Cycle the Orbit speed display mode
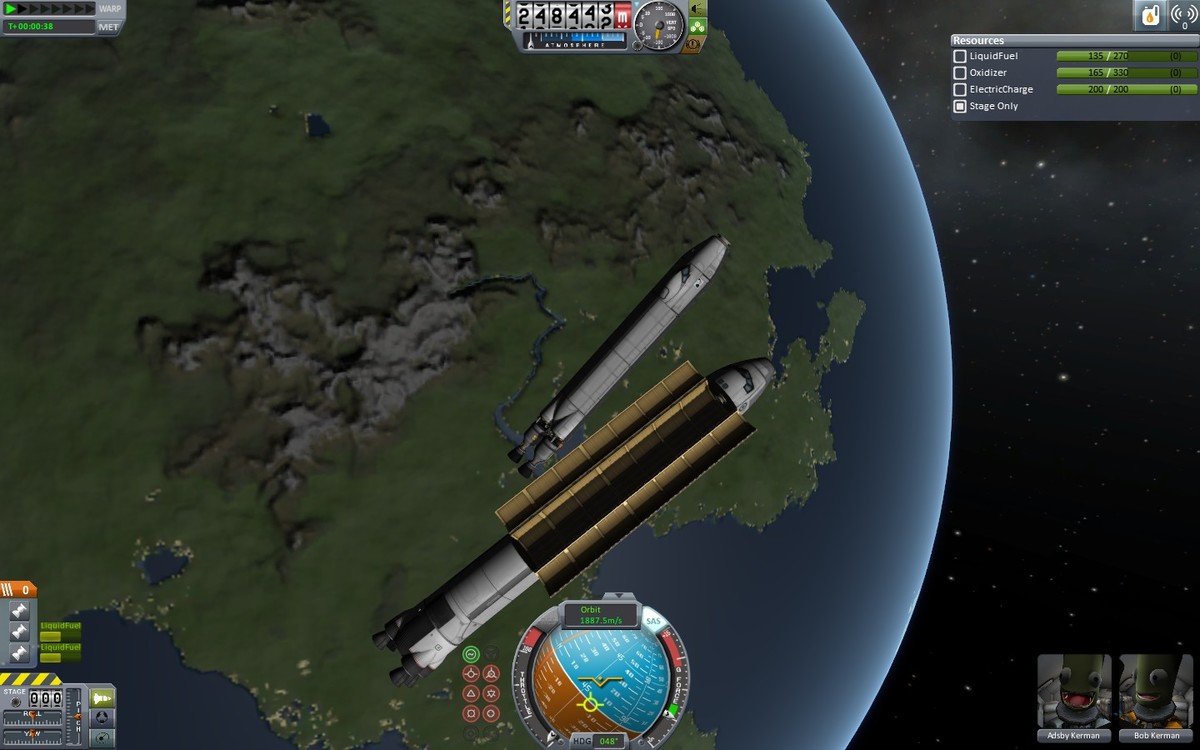This screenshot has height=750, width=1200. coord(601,614)
